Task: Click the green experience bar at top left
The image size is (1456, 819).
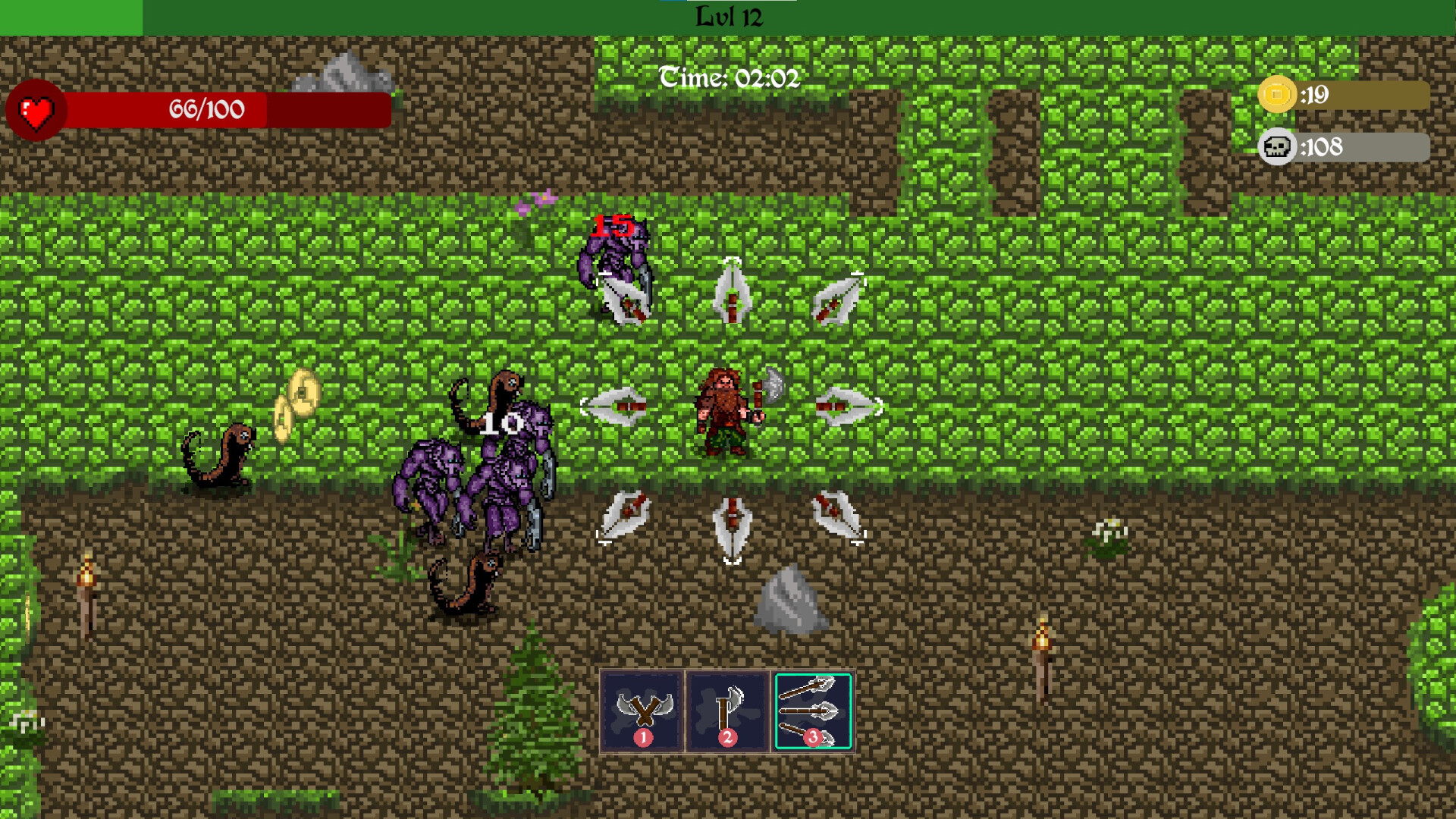Action: [72, 12]
